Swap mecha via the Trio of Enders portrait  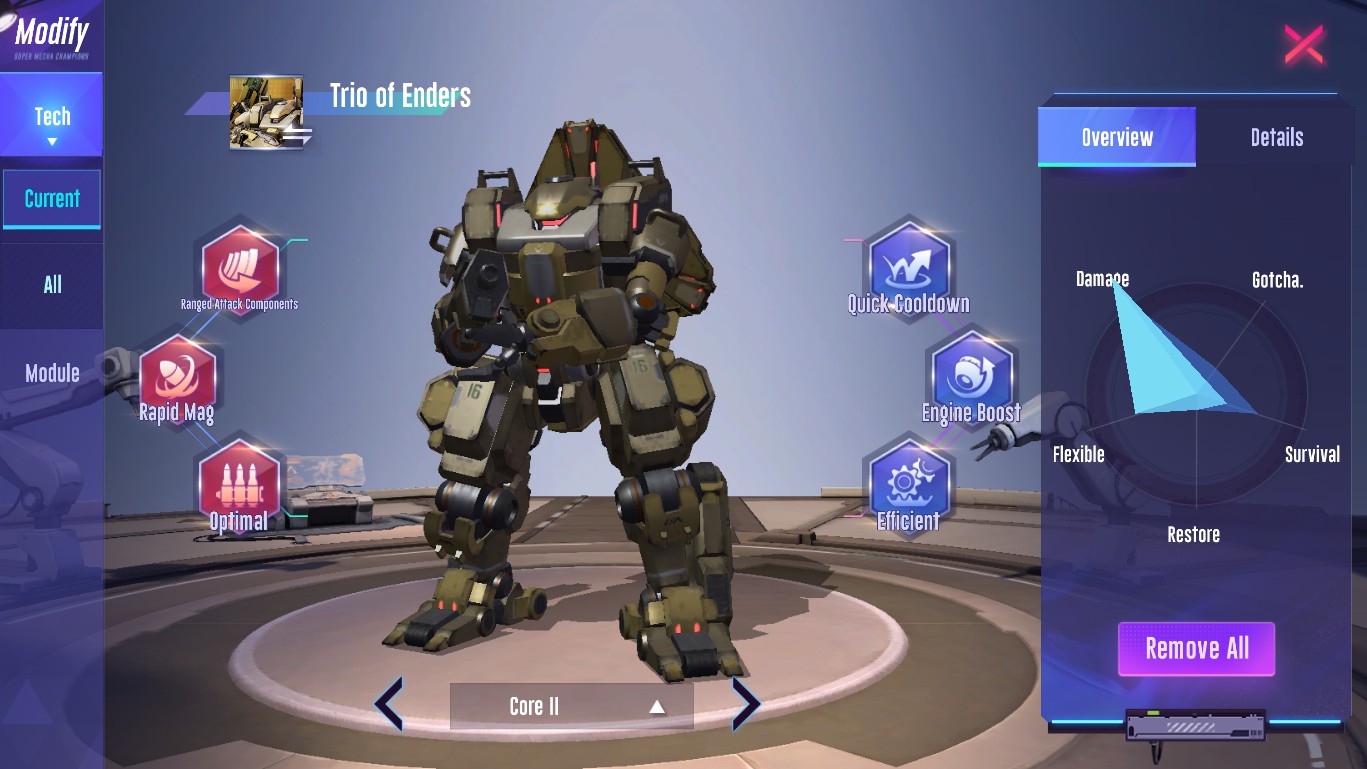[x=268, y=112]
